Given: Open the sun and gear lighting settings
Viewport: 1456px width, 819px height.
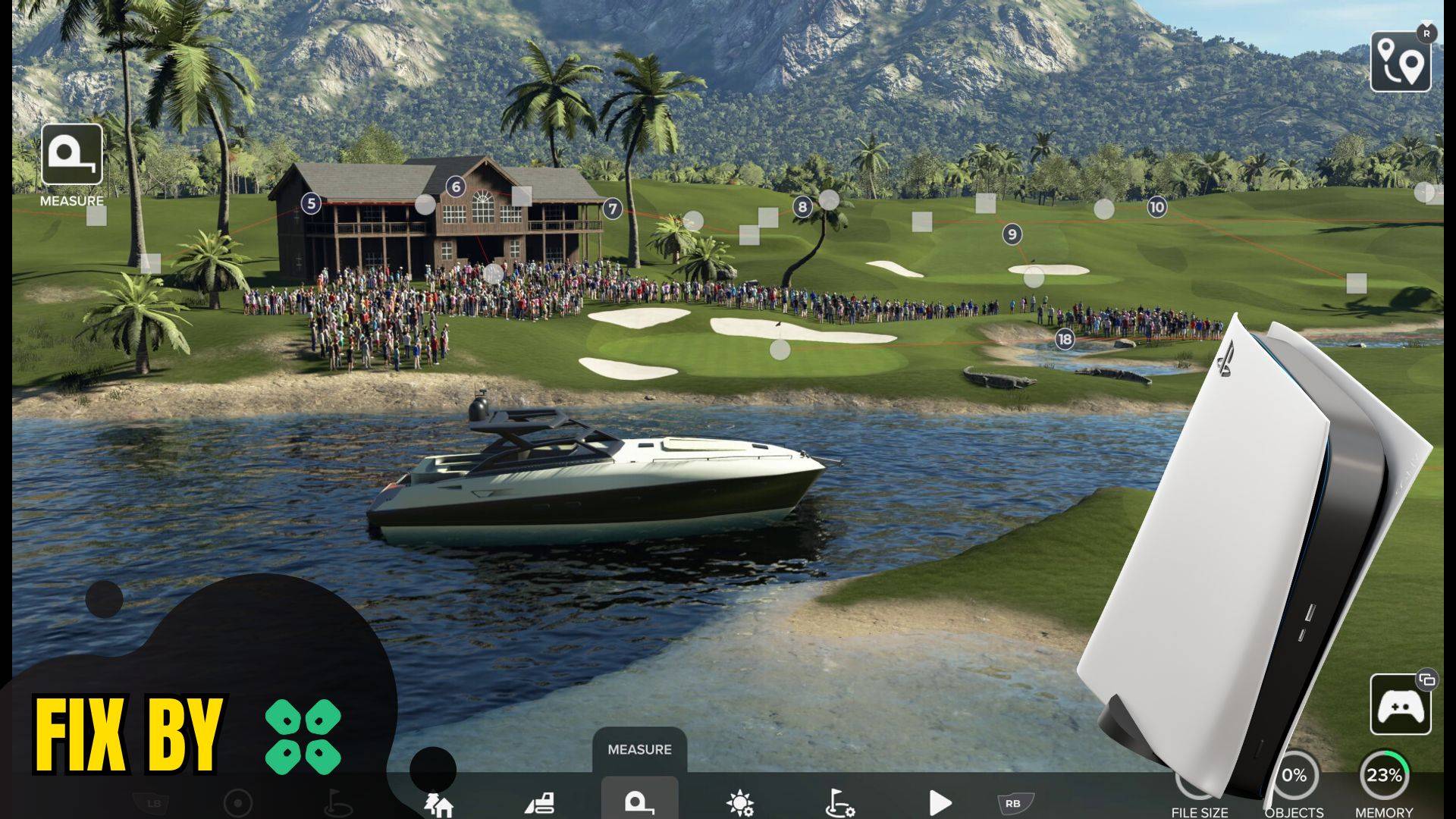Looking at the screenshot, I should 739,802.
